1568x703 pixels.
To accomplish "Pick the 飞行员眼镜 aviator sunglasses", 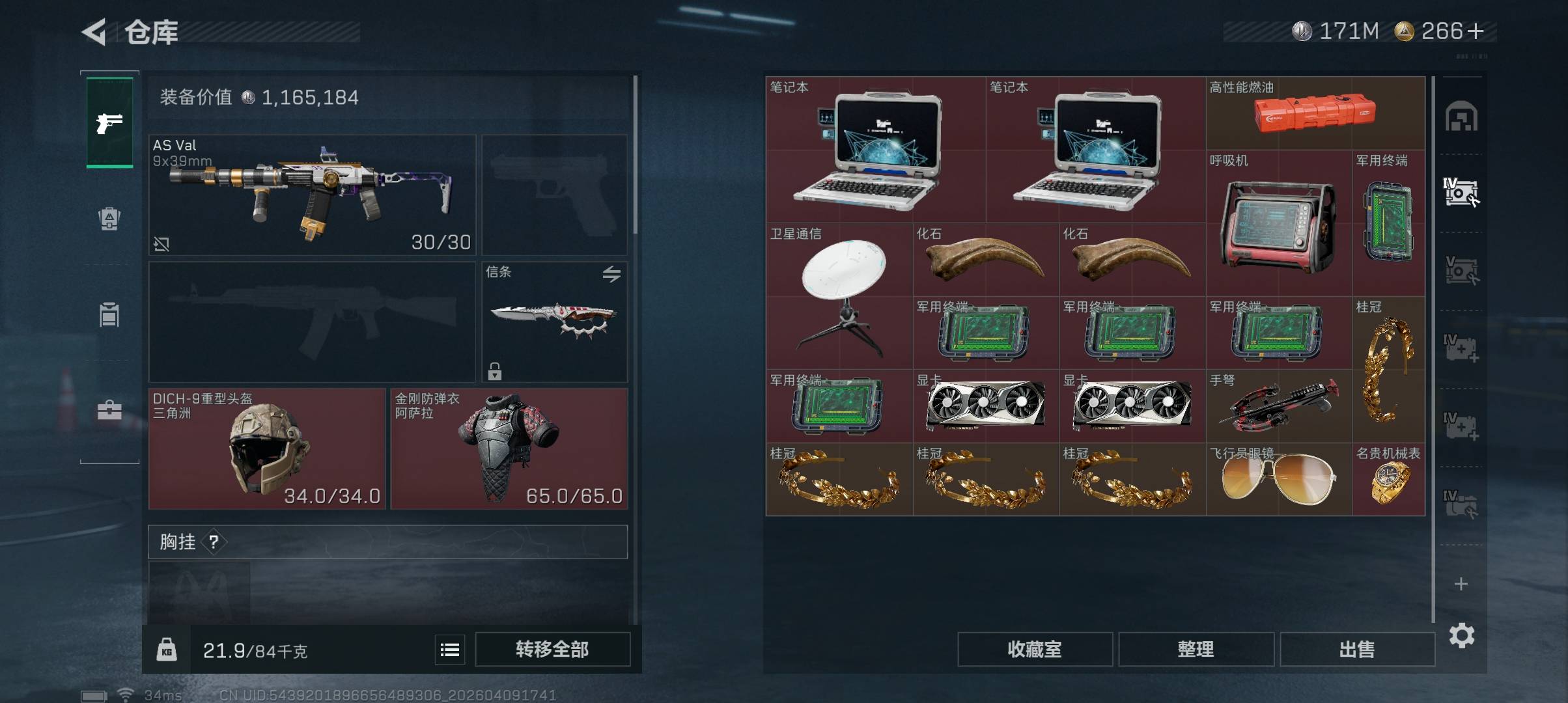I will pos(1278,480).
